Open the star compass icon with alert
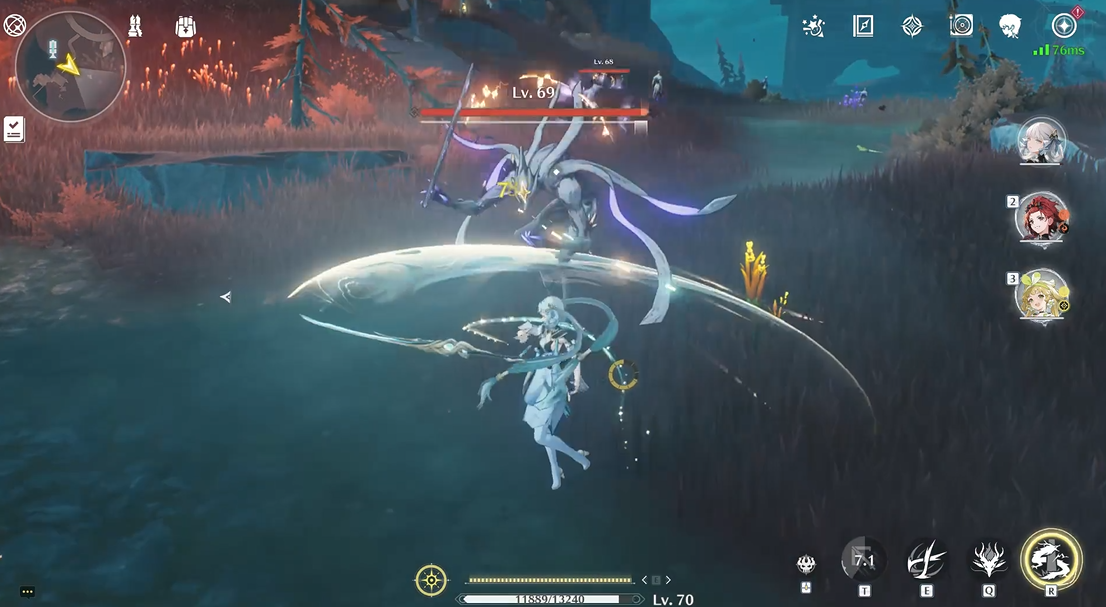 1063,26
